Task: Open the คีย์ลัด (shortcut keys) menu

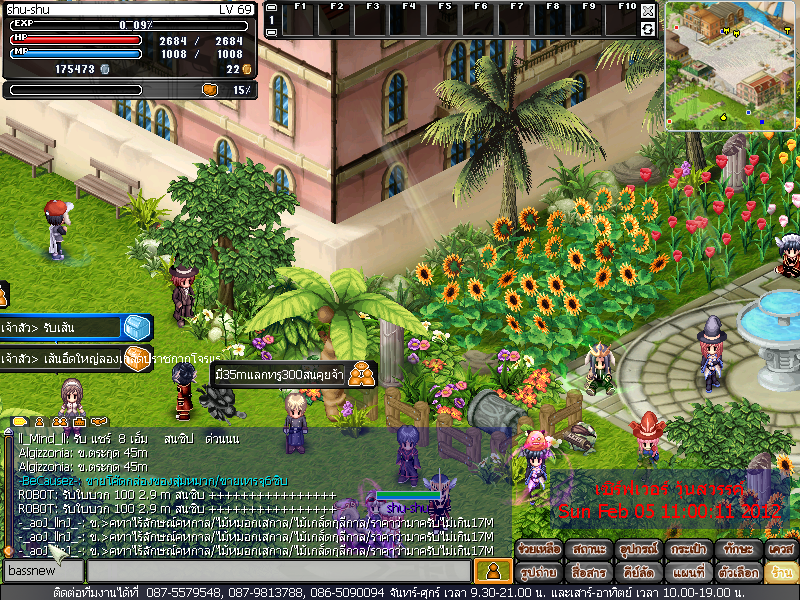Action: pyautogui.click(x=636, y=573)
